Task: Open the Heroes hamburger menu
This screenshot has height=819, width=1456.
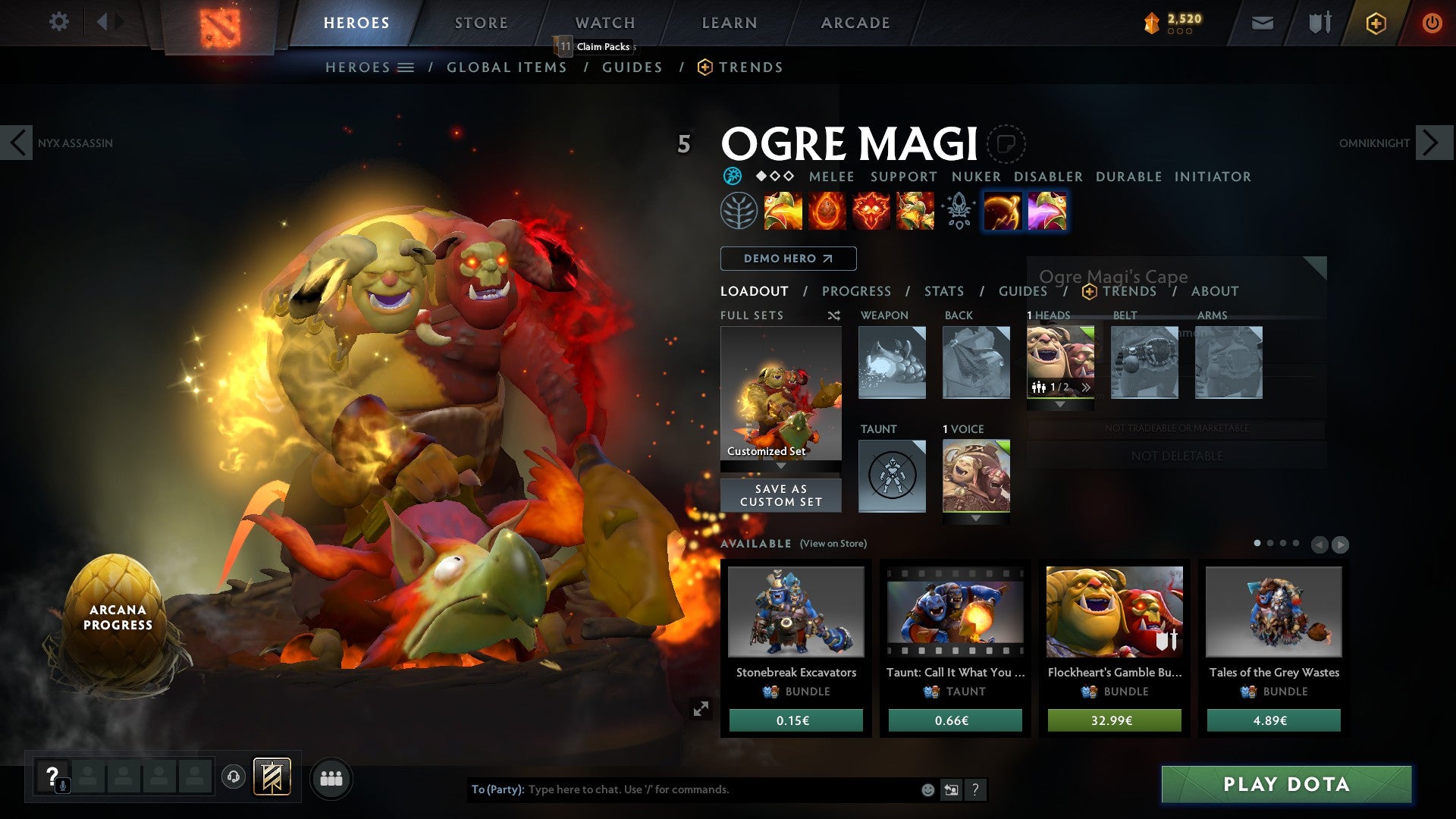Action: [x=407, y=67]
